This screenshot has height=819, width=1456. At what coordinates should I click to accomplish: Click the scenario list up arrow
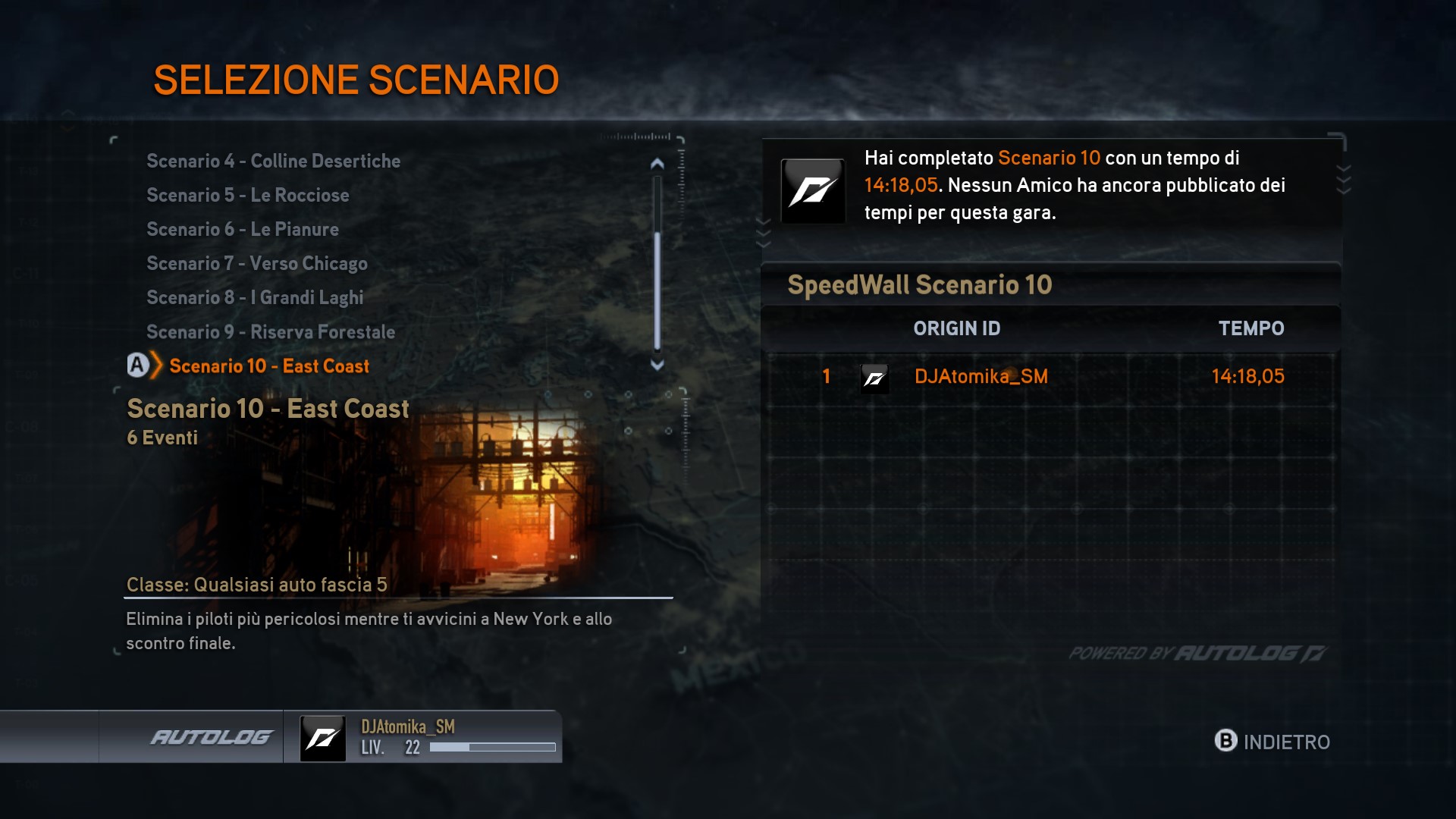[x=657, y=163]
